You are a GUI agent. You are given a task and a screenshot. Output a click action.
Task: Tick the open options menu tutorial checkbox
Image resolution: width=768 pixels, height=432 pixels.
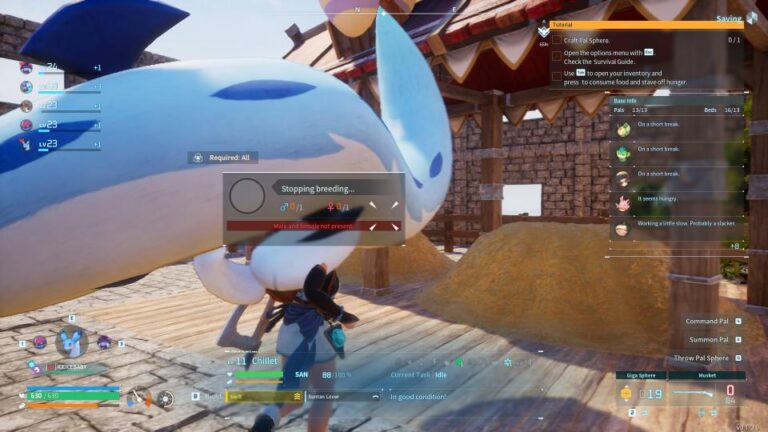click(557, 56)
